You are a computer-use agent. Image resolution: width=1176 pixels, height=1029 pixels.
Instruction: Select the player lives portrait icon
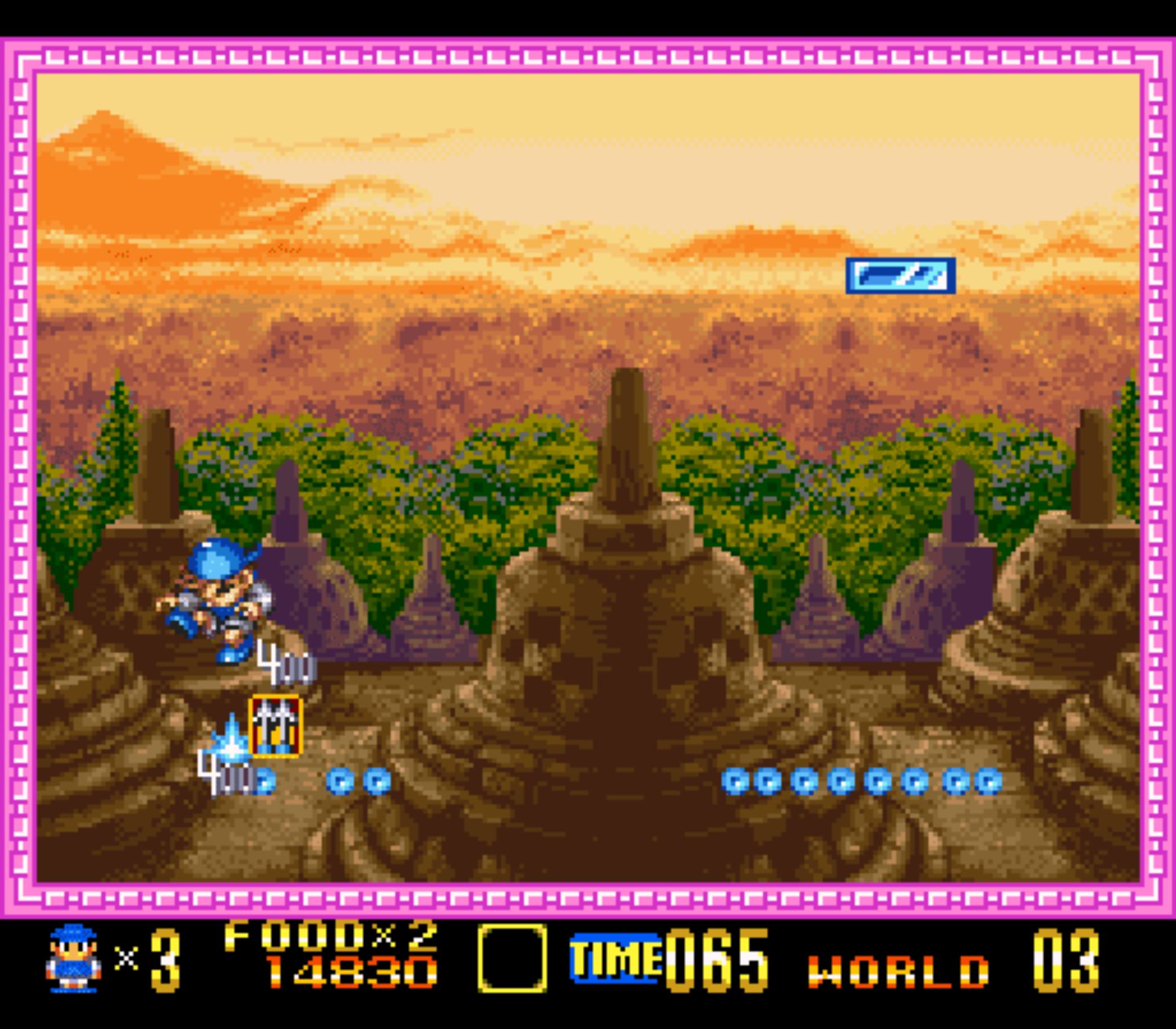74,958
